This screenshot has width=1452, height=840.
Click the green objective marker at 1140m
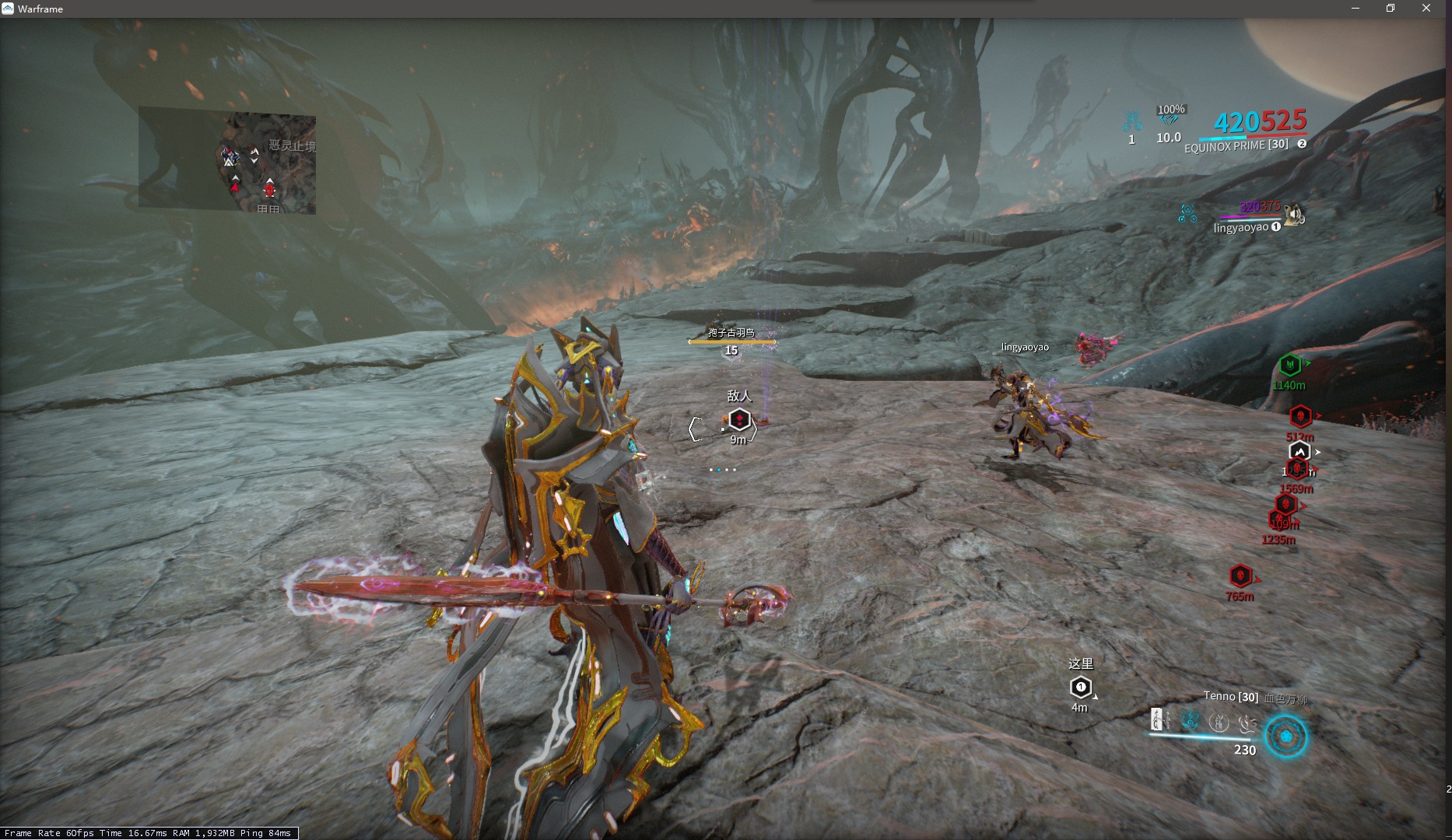1289,365
